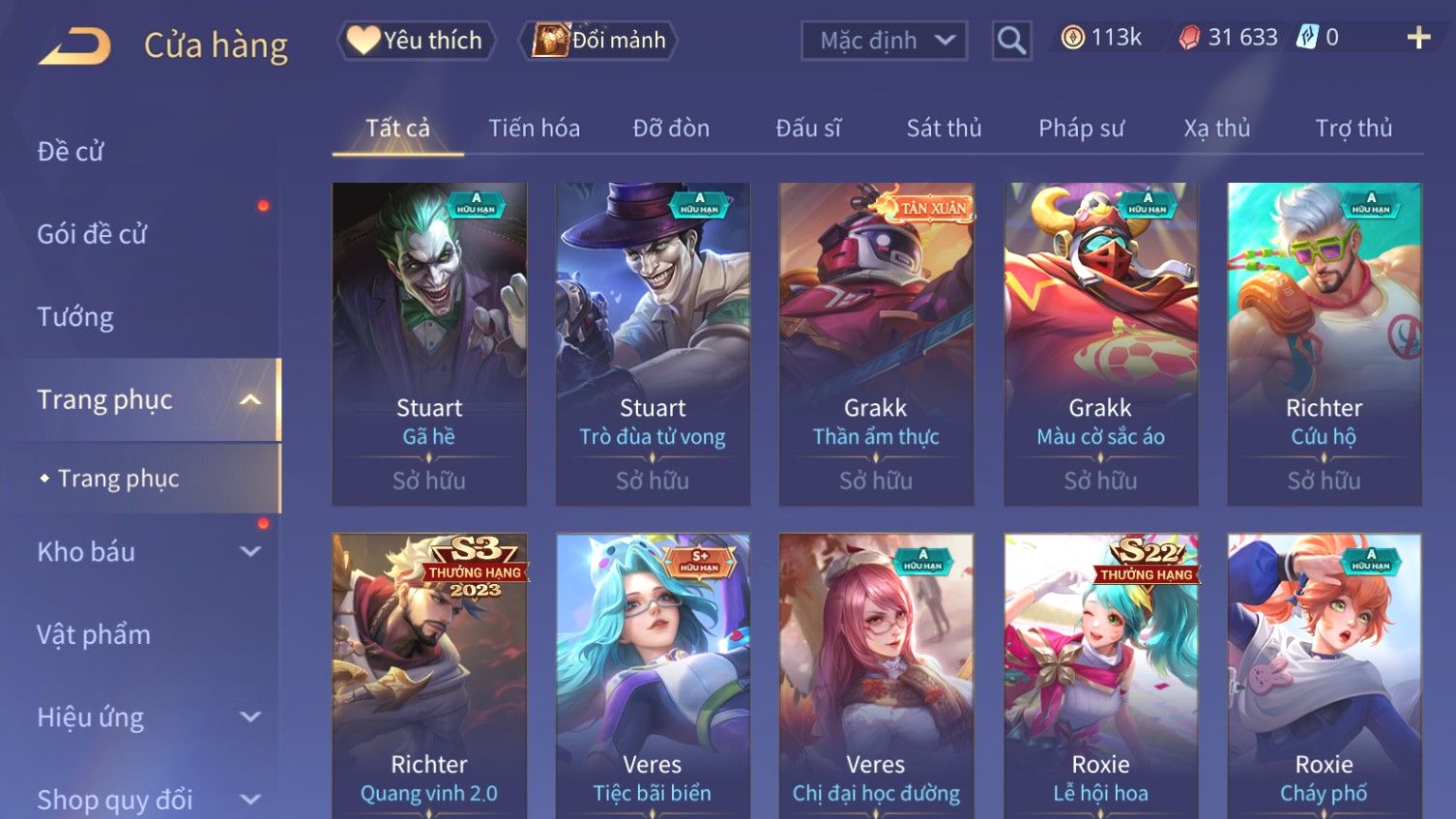The image size is (1456, 819).
Task: Open the Vật phẩm items section
Action: (x=94, y=635)
